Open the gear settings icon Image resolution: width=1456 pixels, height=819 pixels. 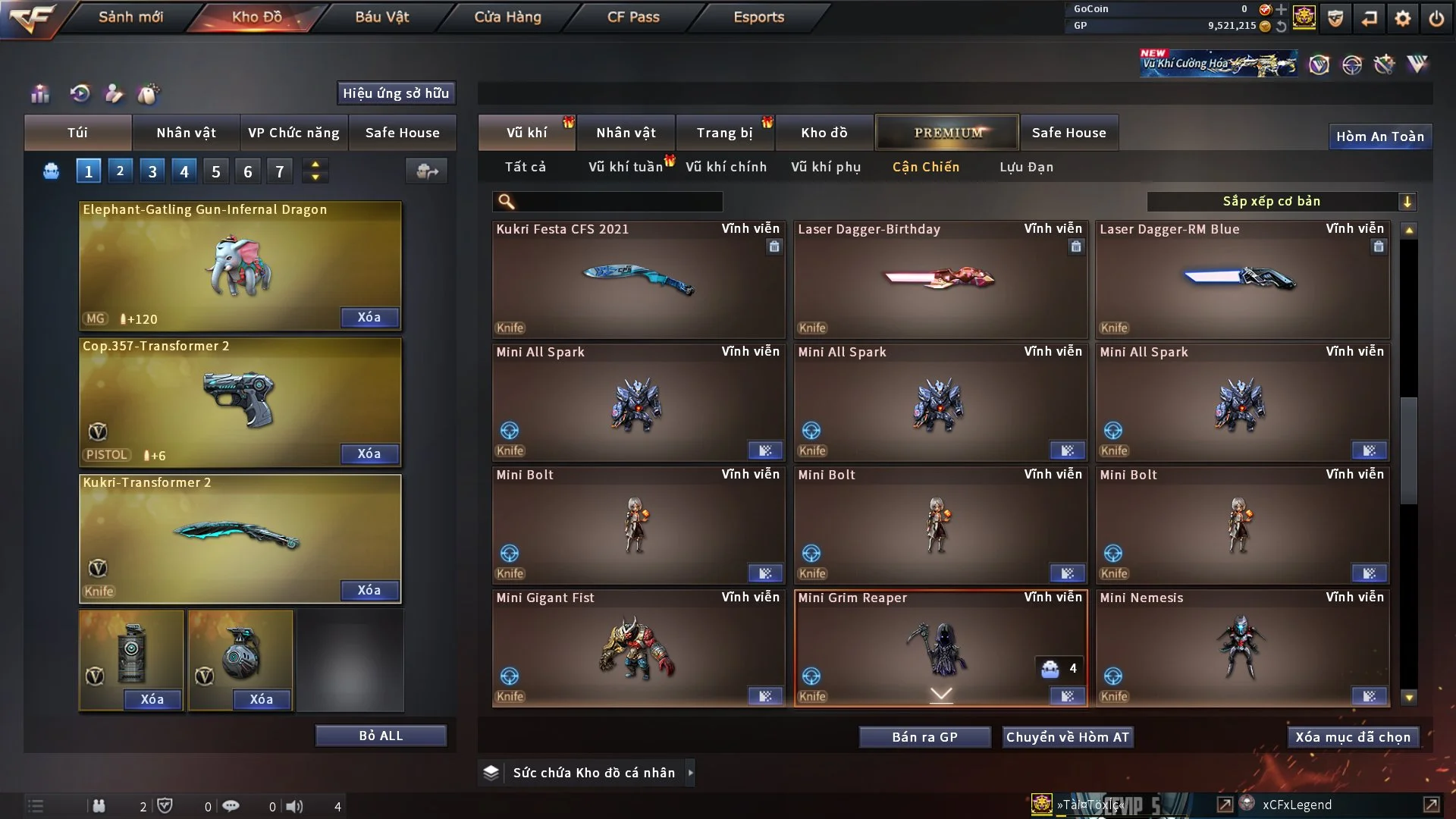coord(1403,18)
